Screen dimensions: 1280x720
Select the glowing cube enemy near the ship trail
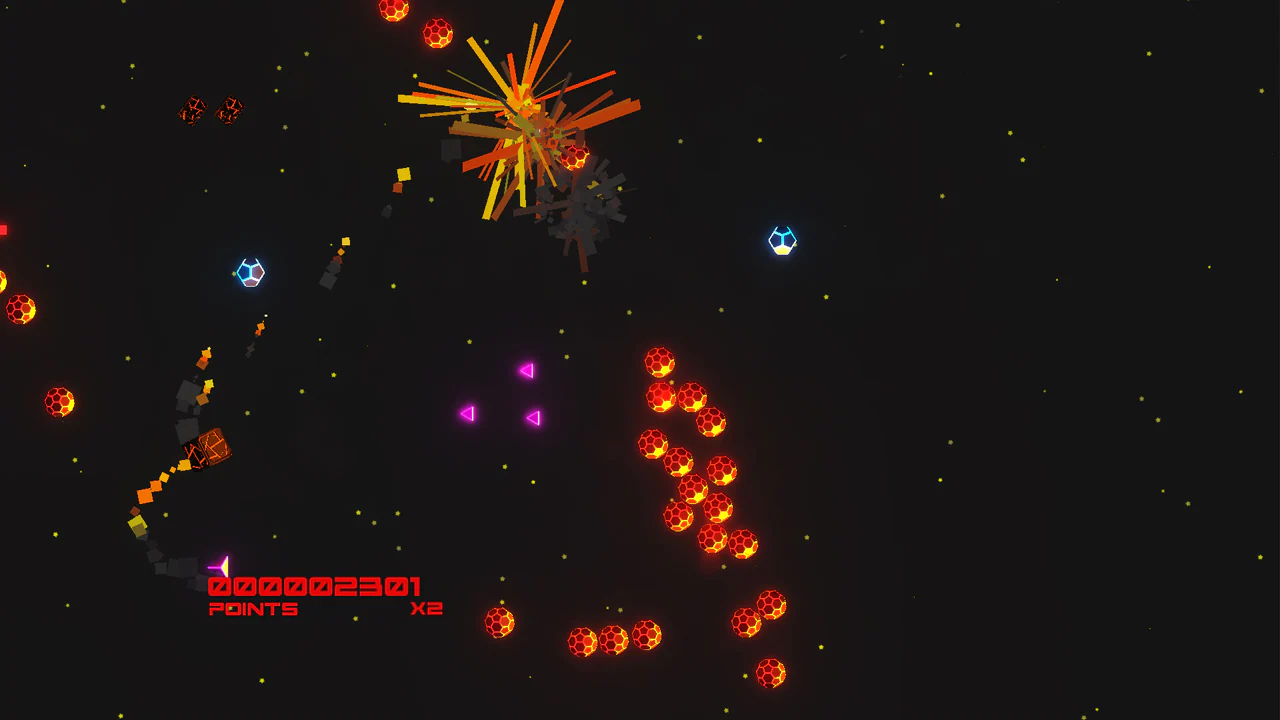pyautogui.click(x=206, y=446)
